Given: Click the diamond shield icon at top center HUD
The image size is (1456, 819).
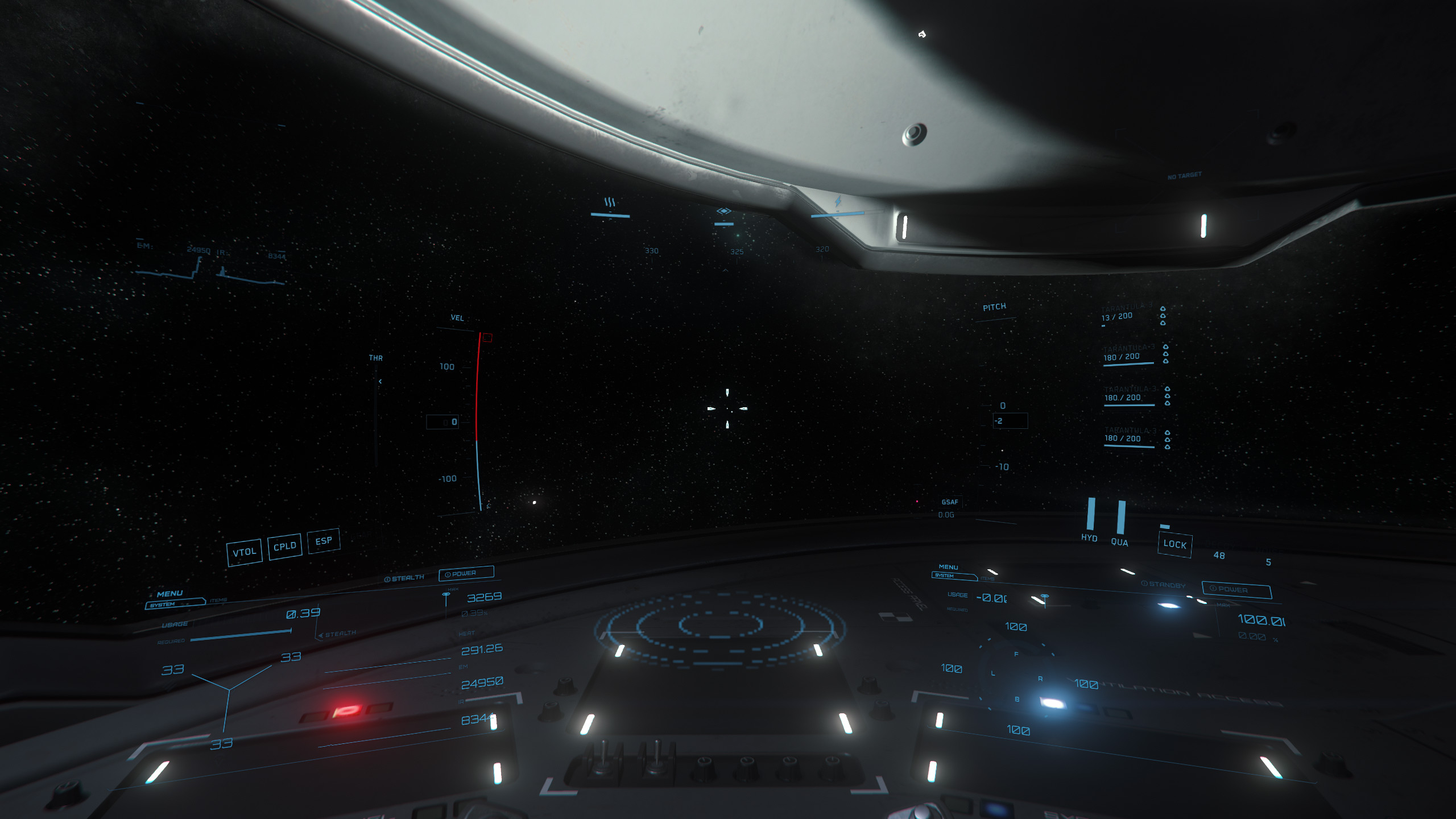Looking at the screenshot, I should [x=723, y=210].
